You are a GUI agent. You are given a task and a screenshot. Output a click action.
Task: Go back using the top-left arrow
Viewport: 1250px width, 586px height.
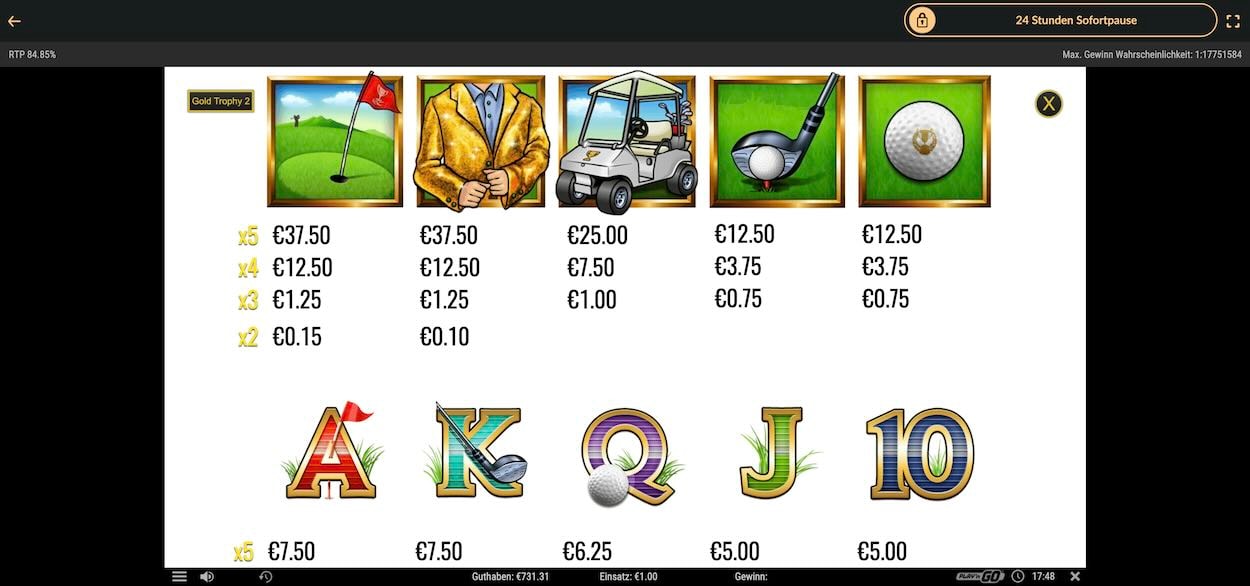14,21
